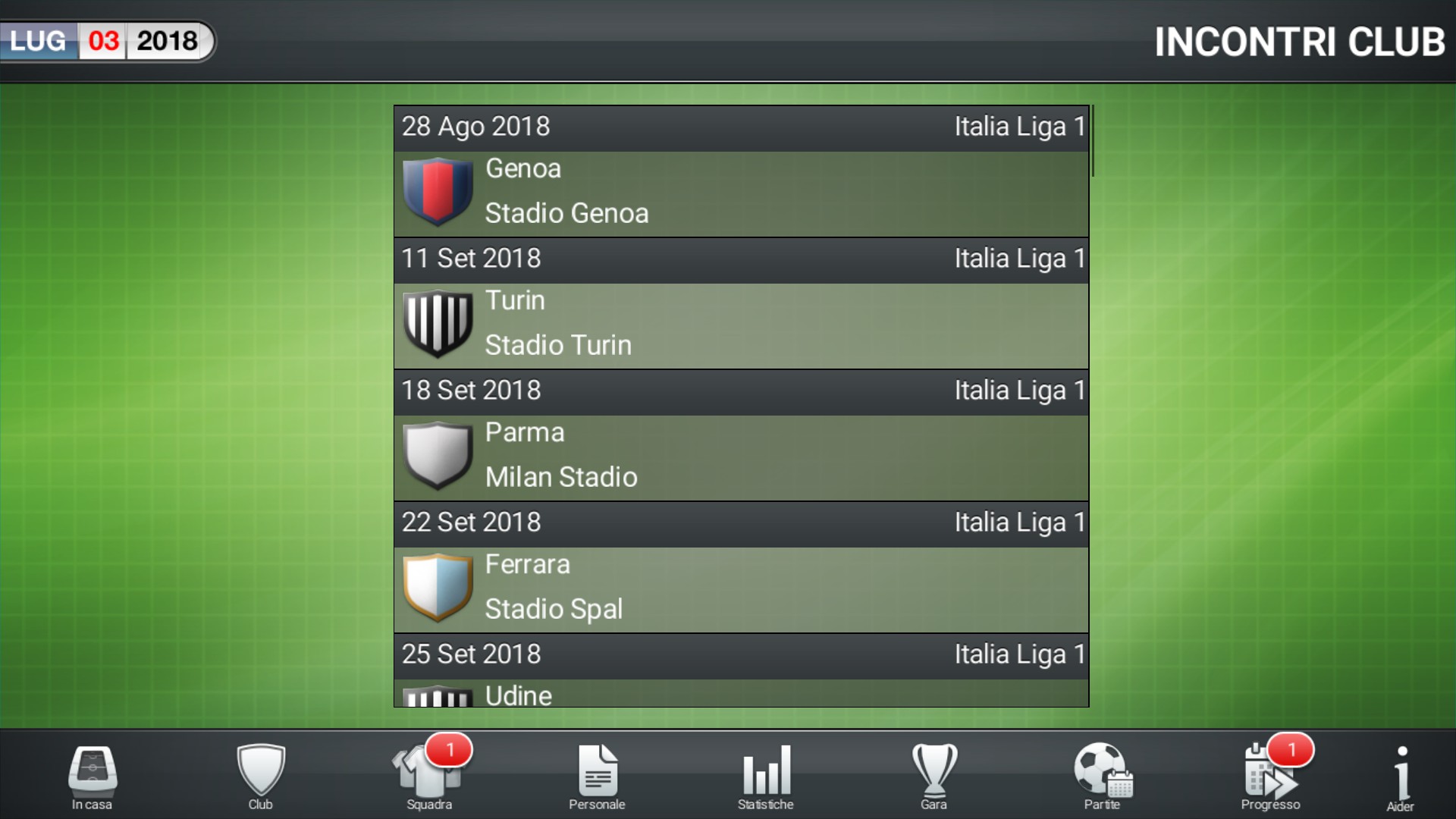The width and height of the screenshot is (1456, 819).
Task: Click the LUG 03 2018 date display
Action: click(x=106, y=42)
